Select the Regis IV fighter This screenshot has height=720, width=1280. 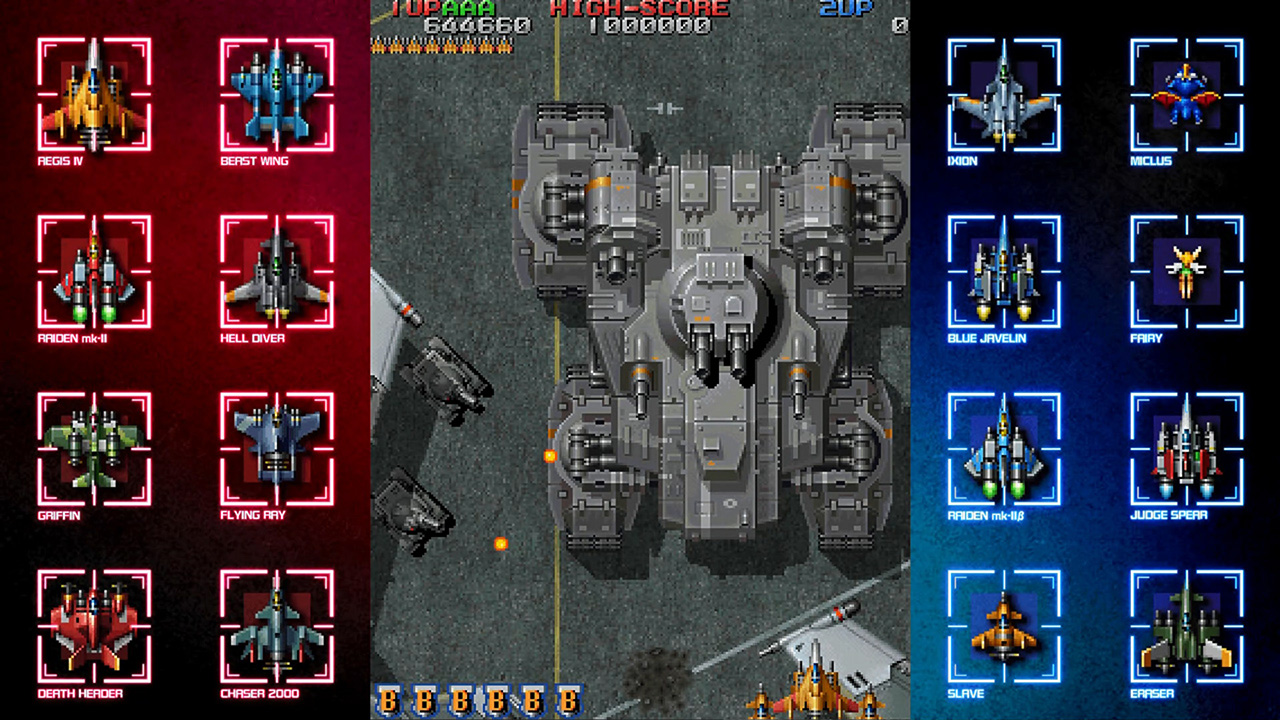[x=94, y=93]
